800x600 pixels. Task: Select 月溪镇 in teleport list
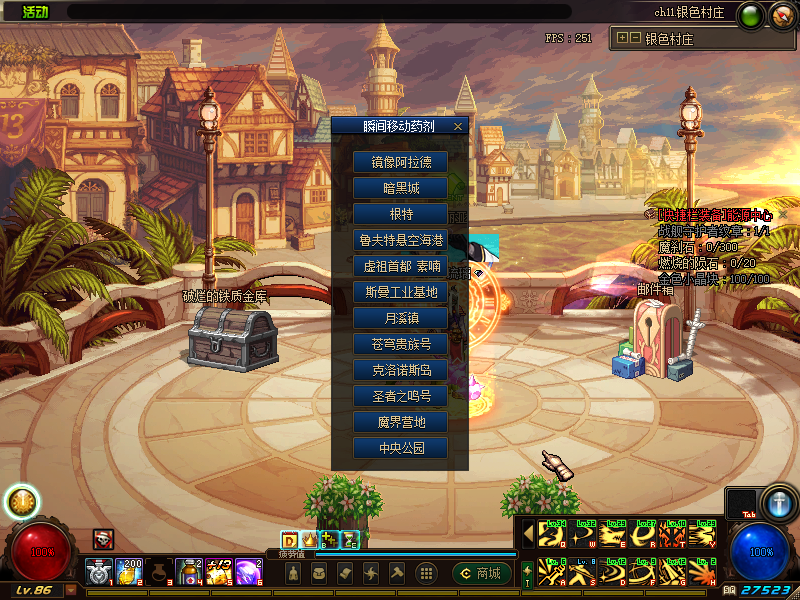tap(400, 318)
